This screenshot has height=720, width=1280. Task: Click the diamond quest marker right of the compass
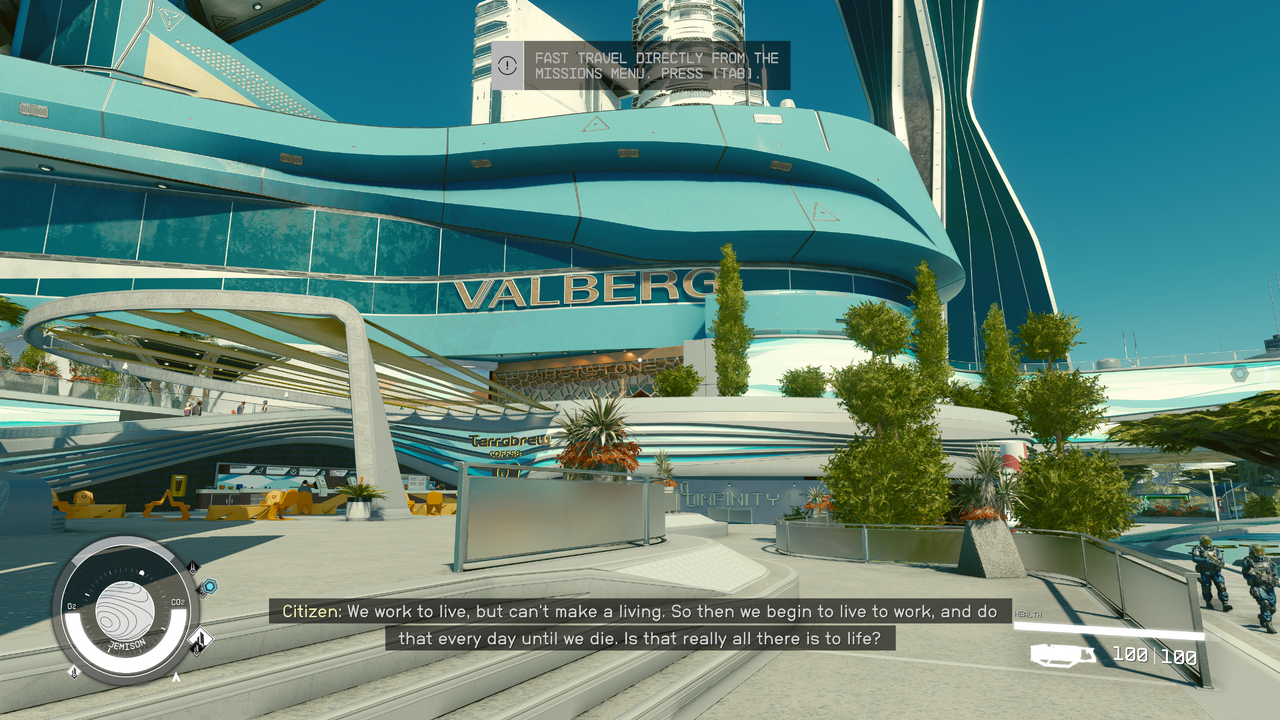pos(202,641)
